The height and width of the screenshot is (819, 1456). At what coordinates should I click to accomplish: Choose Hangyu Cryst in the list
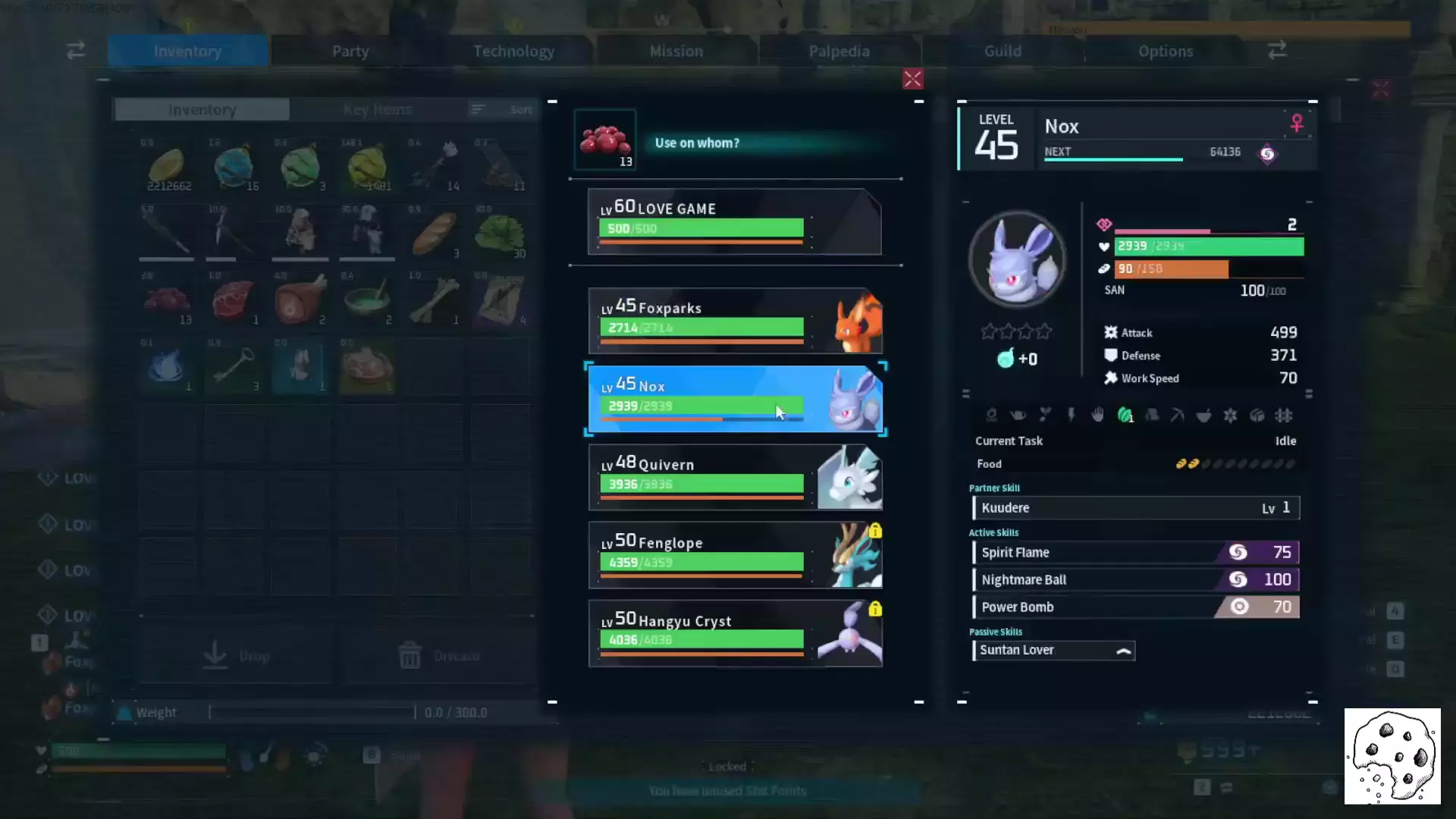coord(734,633)
